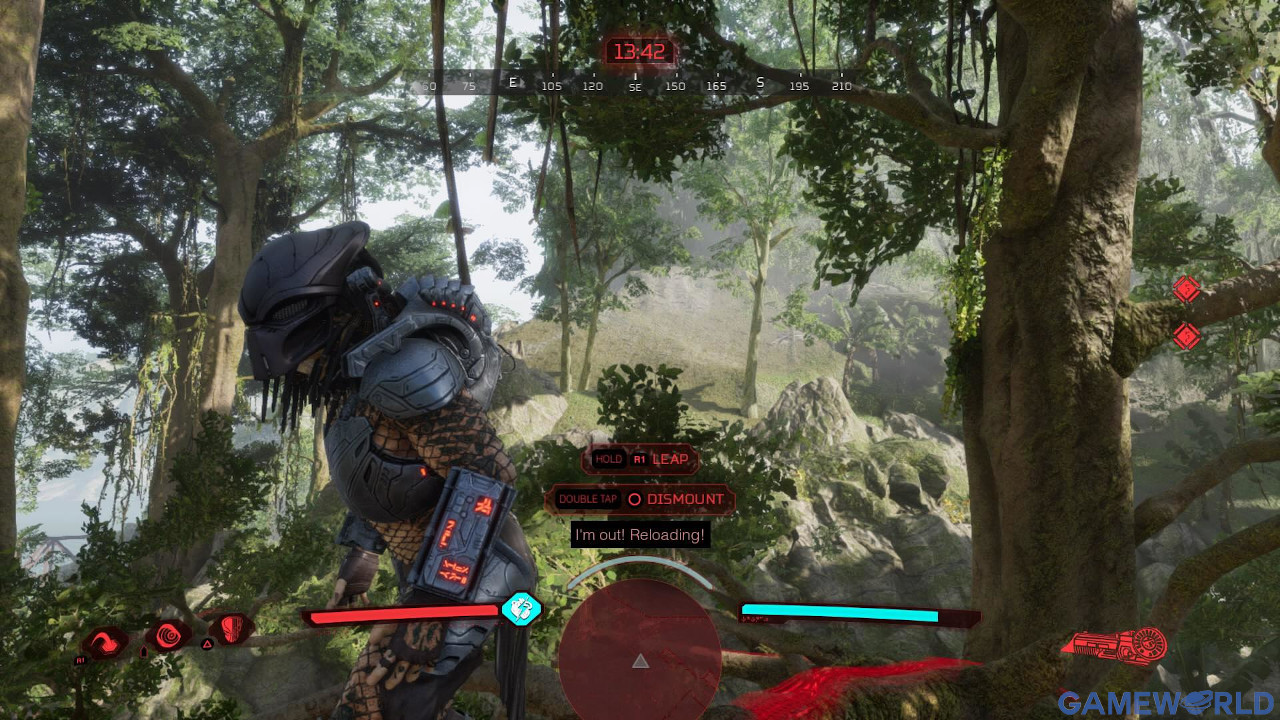Screen dimensions: 1280x720
Task: Click the lower red diamond objective marker
Action: pyautogui.click(x=1186, y=336)
